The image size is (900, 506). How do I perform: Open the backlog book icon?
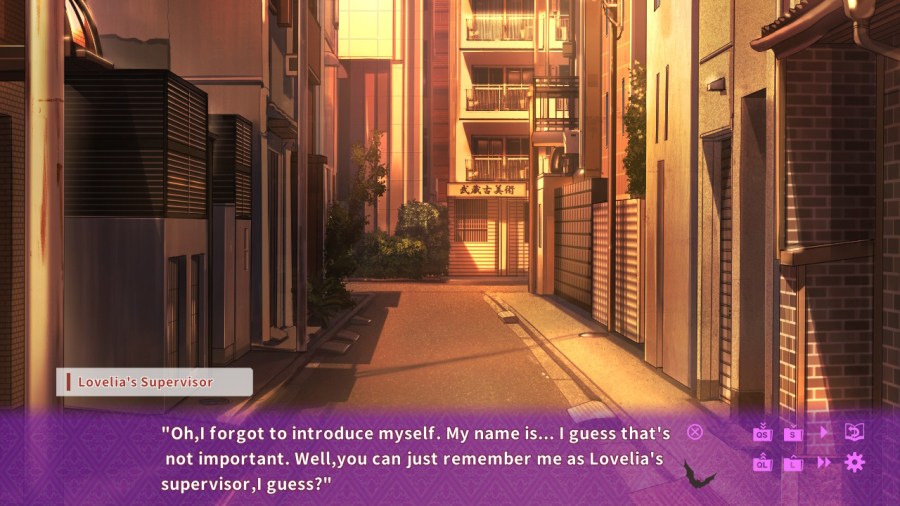coord(854,432)
